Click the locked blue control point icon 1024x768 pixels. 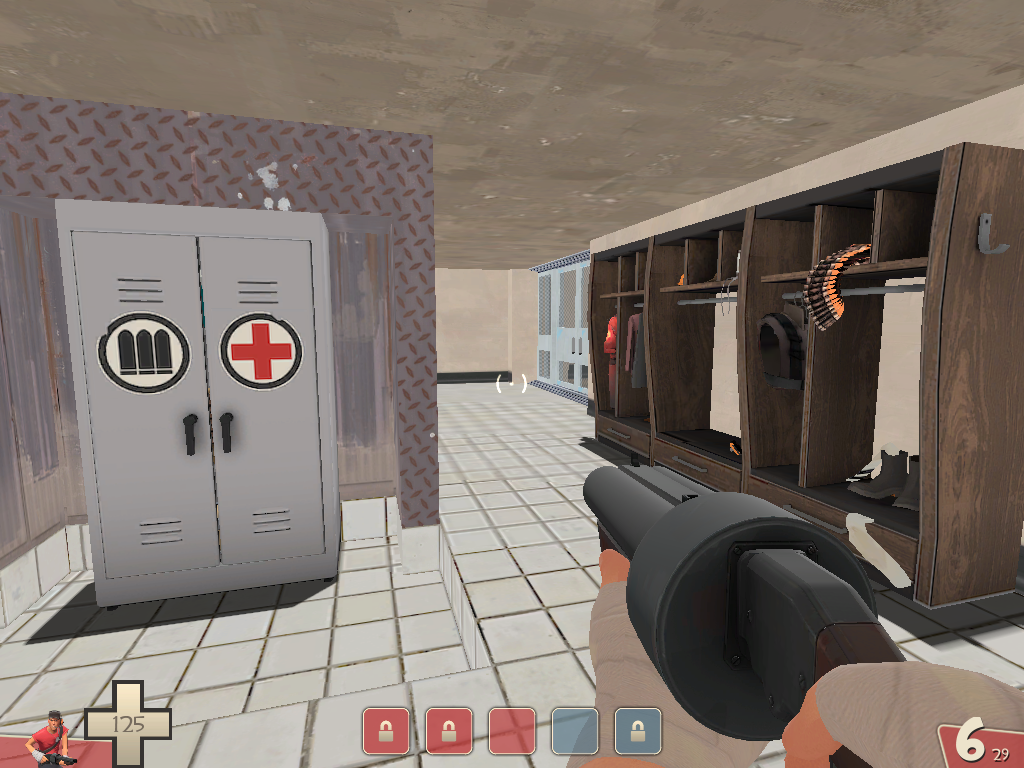[x=637, y=731]
